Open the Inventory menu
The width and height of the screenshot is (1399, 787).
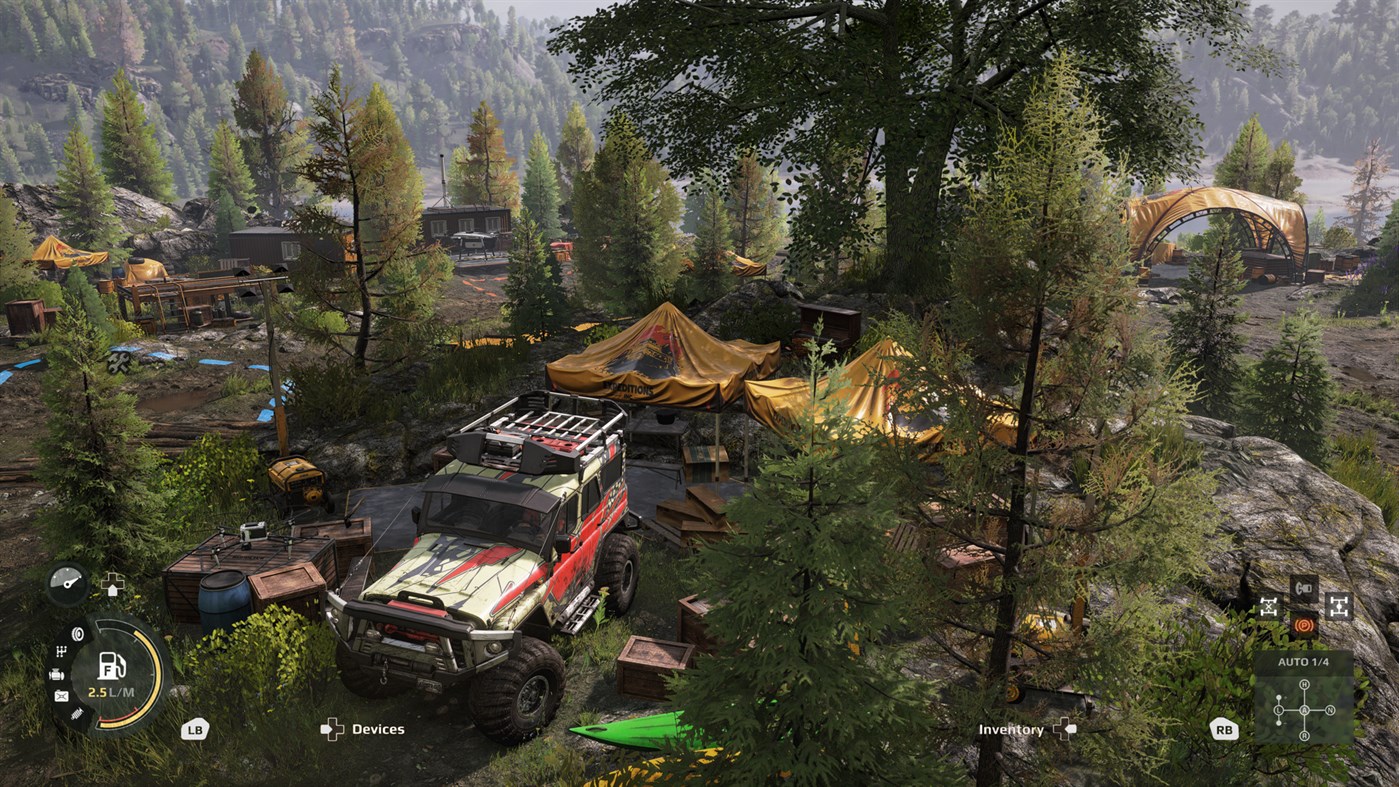pyautogui.click(x=1010, y=729)
